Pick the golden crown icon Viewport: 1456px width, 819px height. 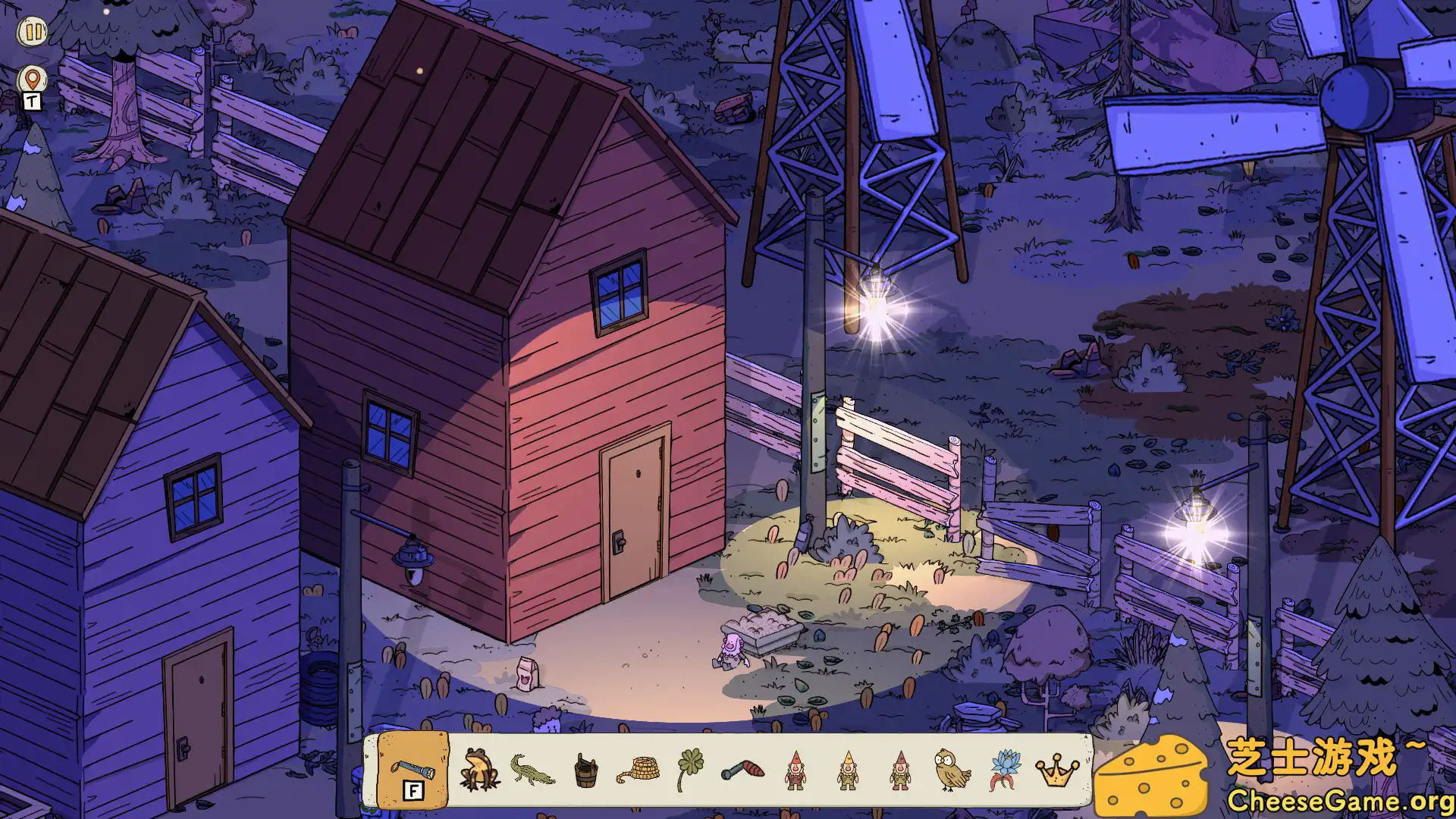pyautogui.click(x=1058, y=772)
